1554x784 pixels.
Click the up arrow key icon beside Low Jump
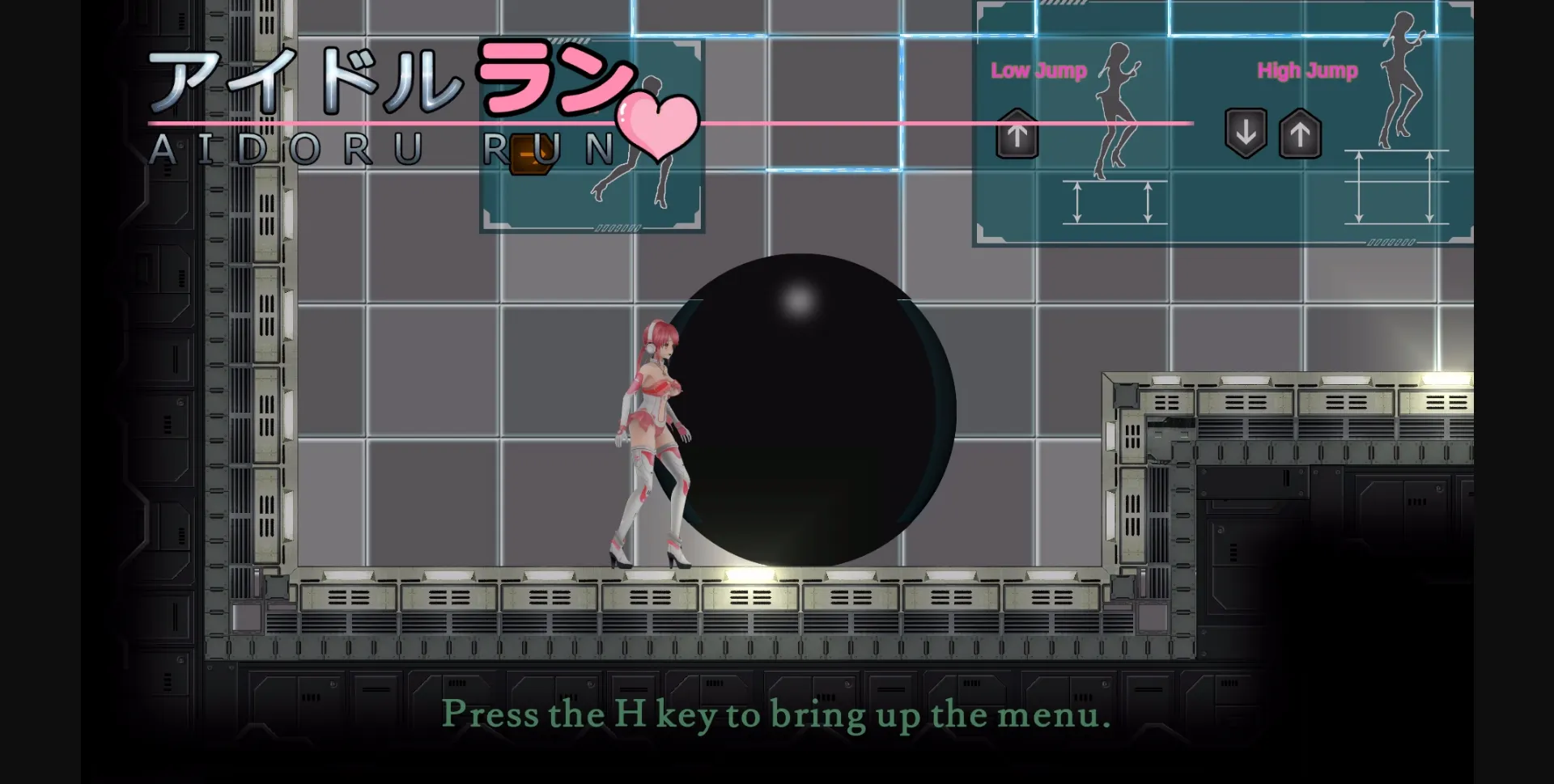[1017, 133]
